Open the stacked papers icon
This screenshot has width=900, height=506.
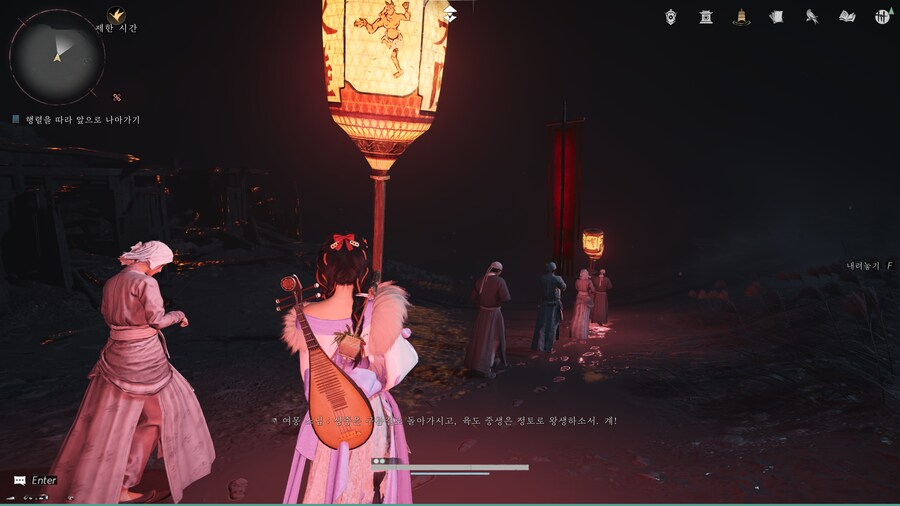(776, 17)
